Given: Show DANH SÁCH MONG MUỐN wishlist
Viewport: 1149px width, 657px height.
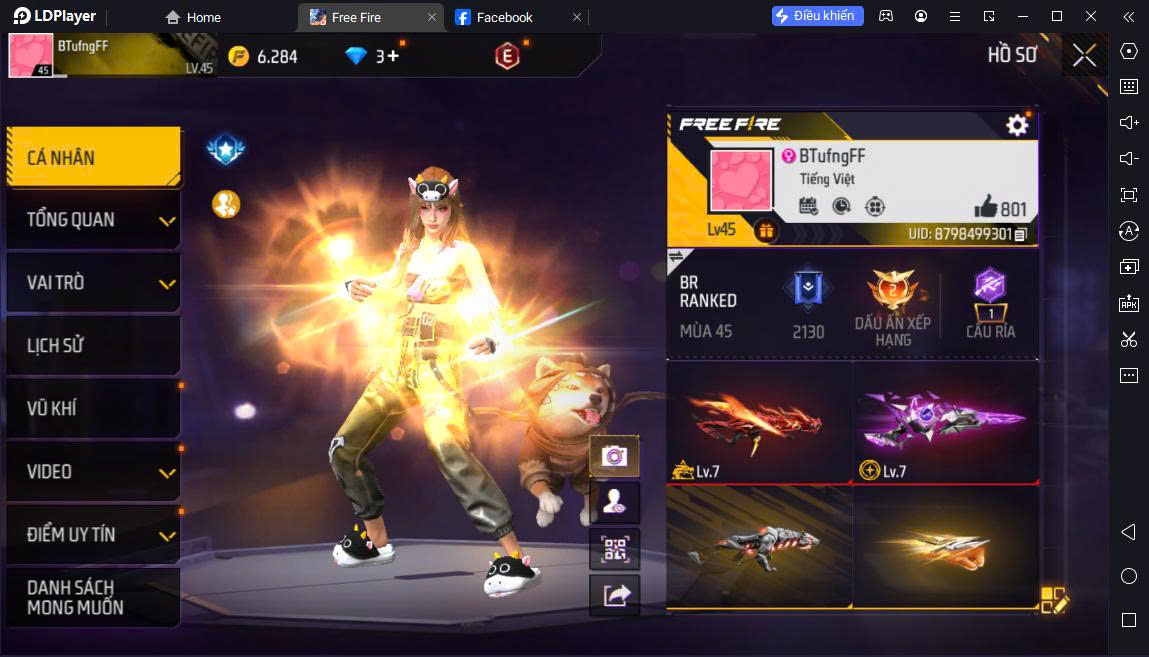Looking at the screenshot, I should tap(92, 597).
